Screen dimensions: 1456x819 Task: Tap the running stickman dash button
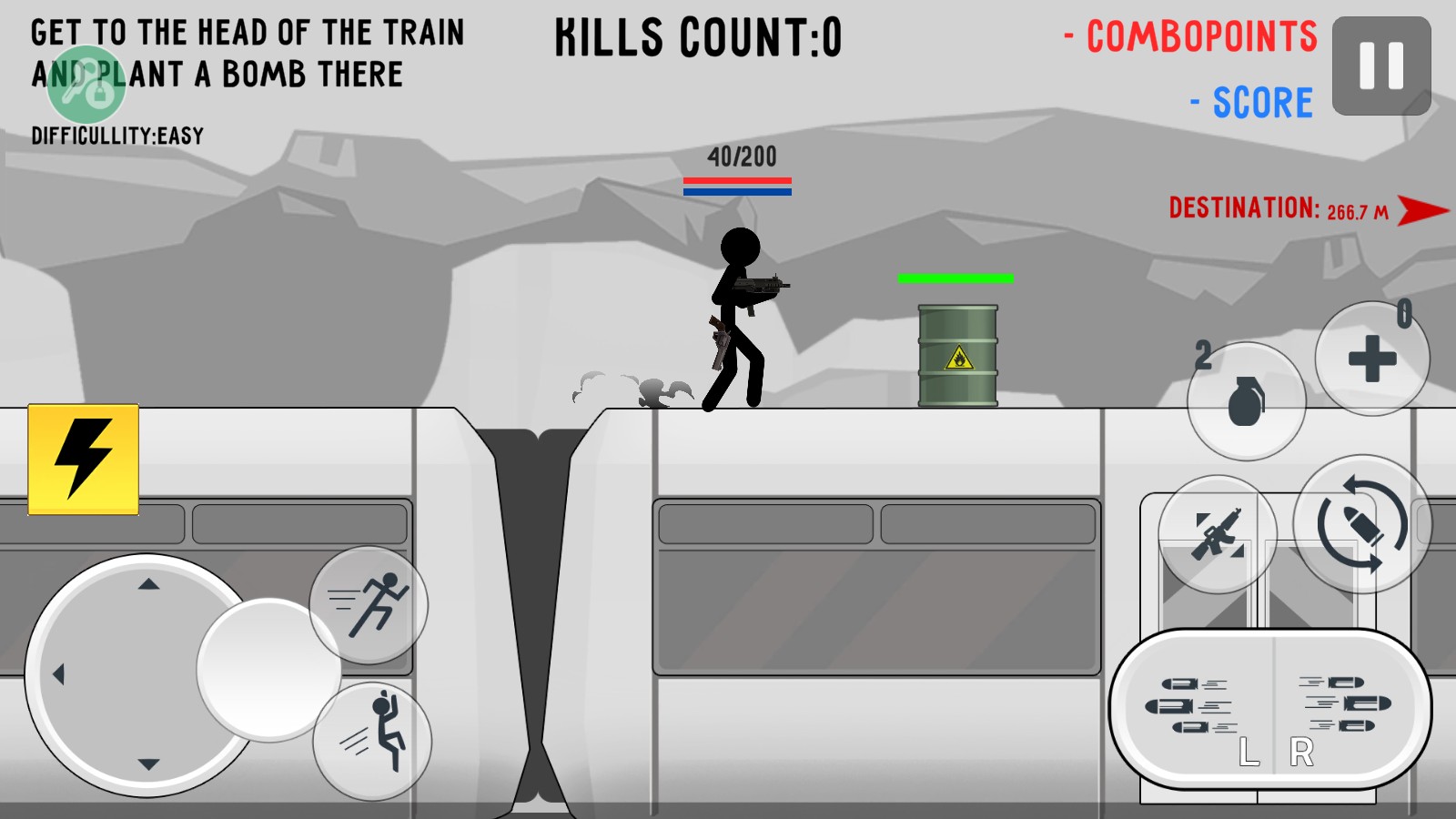369,604
